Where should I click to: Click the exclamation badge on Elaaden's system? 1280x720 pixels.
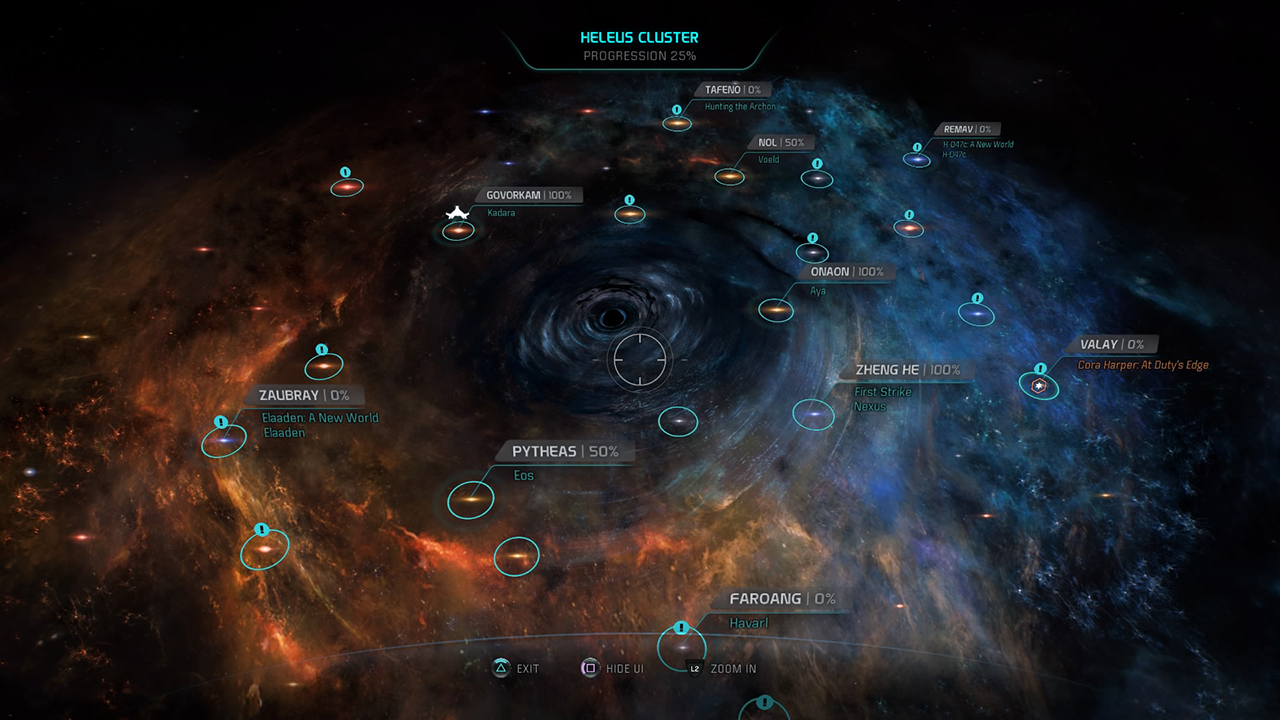point(221,421)
